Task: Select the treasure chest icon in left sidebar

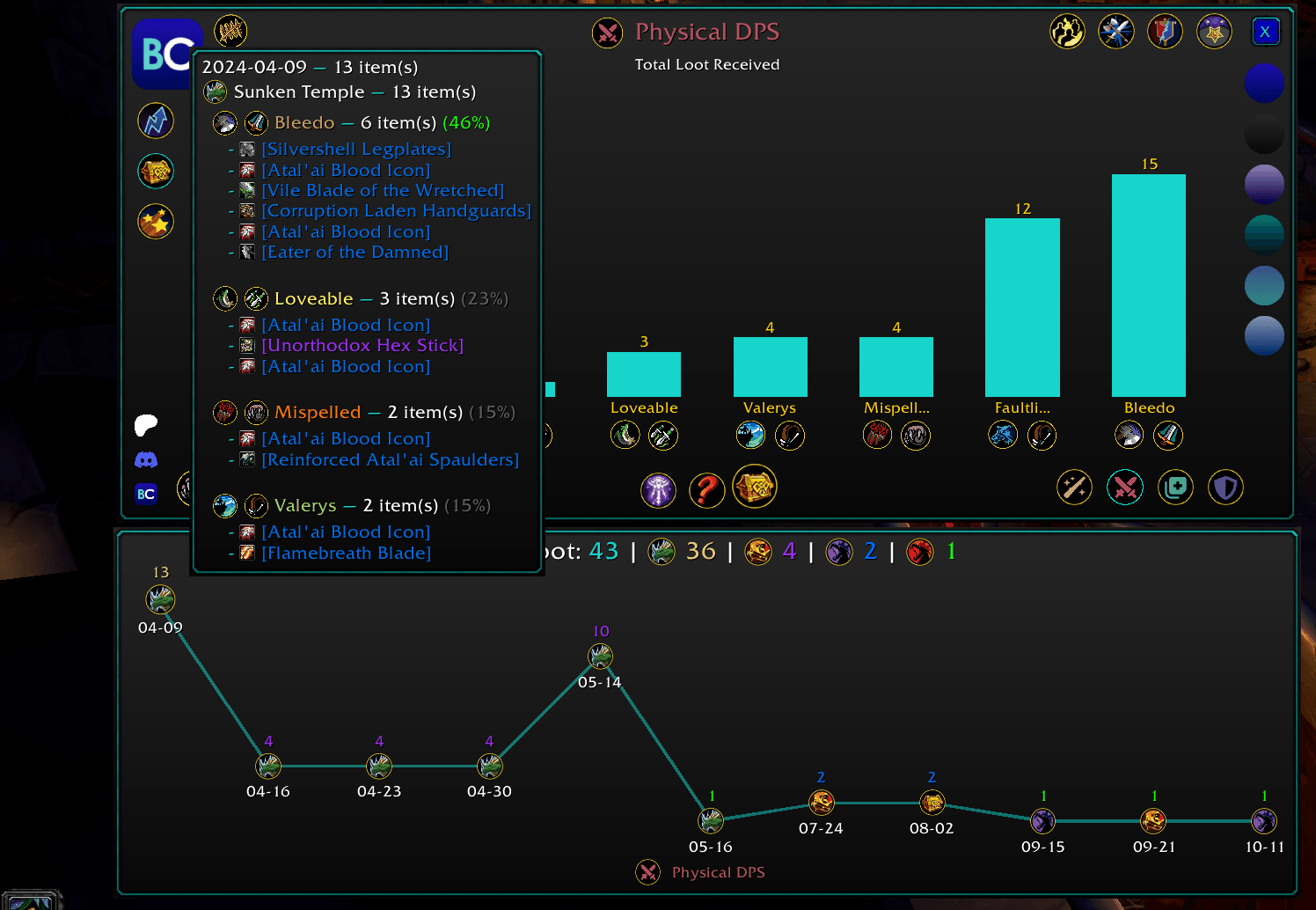Action: pyautogui.click(x=156, y=172)
